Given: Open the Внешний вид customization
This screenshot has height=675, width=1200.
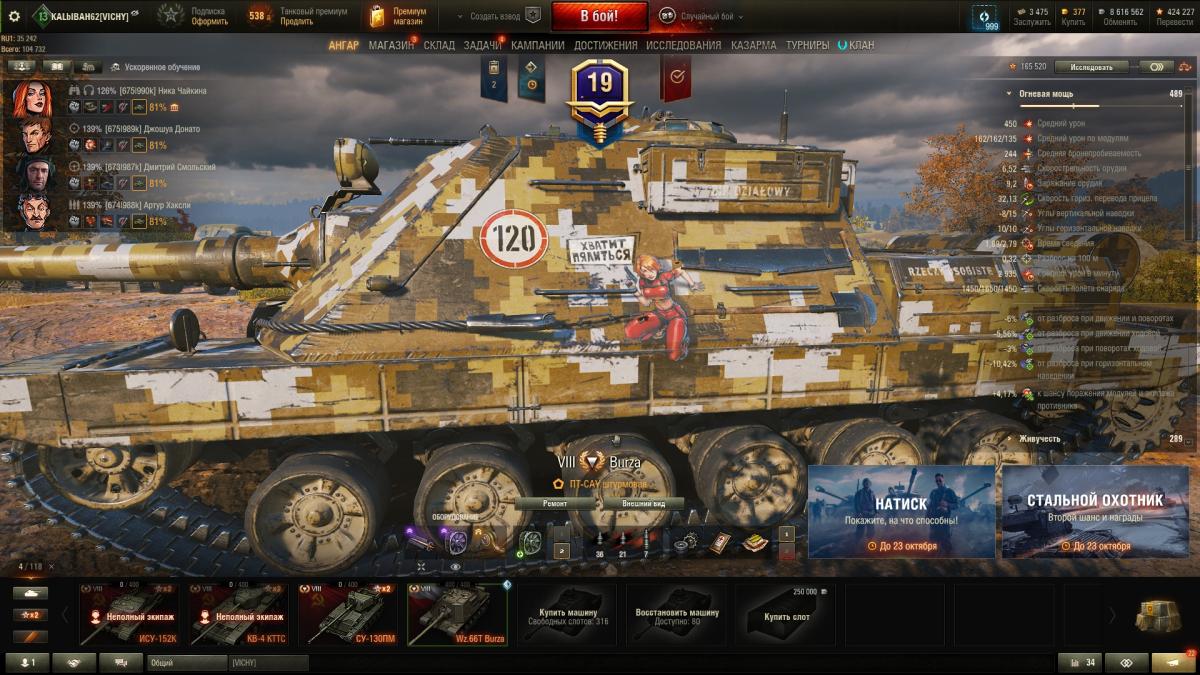Looking at the screenshot, I should (x=644, y=504).
